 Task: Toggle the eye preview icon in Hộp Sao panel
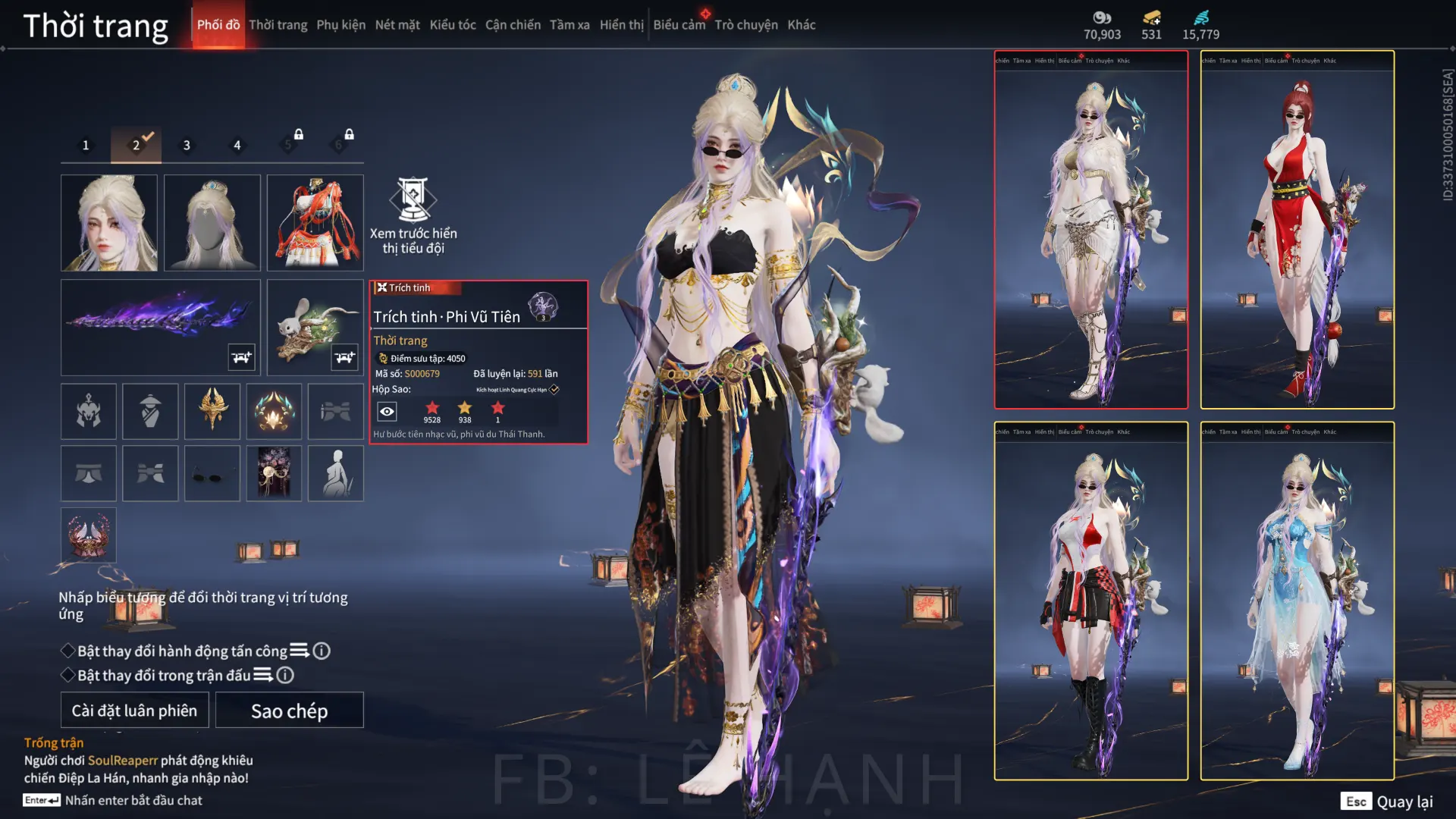(388, 410)
